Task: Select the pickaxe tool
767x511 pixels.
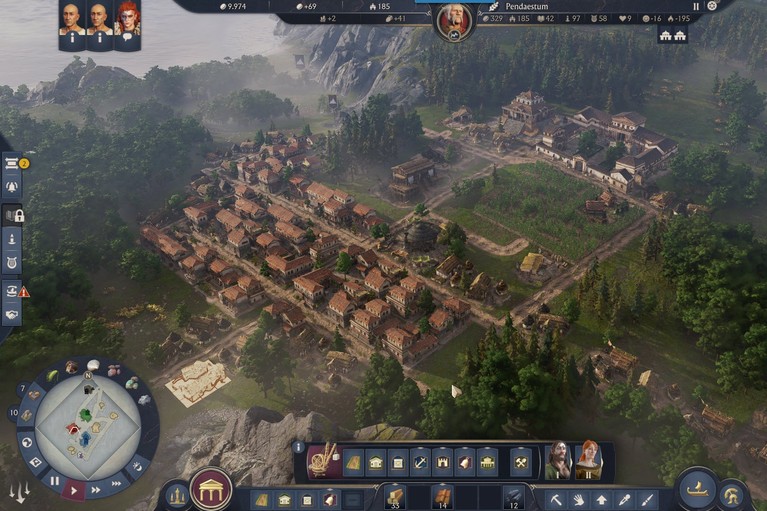Action: coord(557,499)
